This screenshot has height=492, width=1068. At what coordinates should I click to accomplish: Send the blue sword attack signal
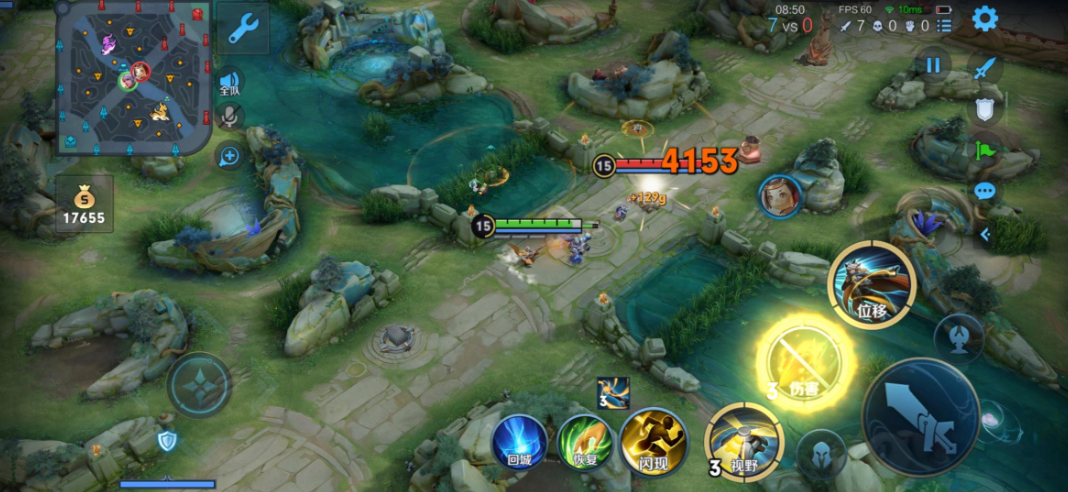point(985,67)
